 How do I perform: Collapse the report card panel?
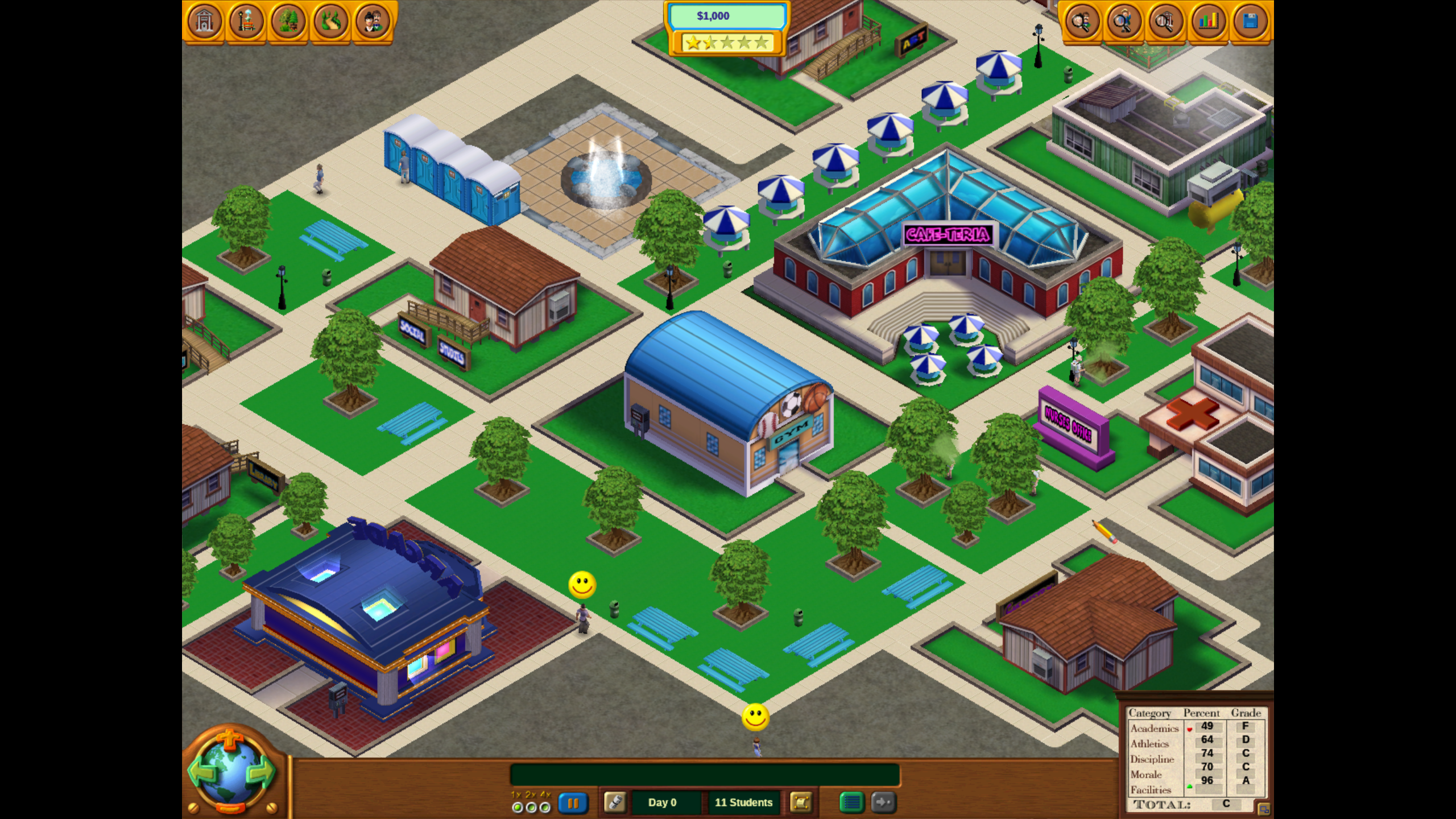1263,809
